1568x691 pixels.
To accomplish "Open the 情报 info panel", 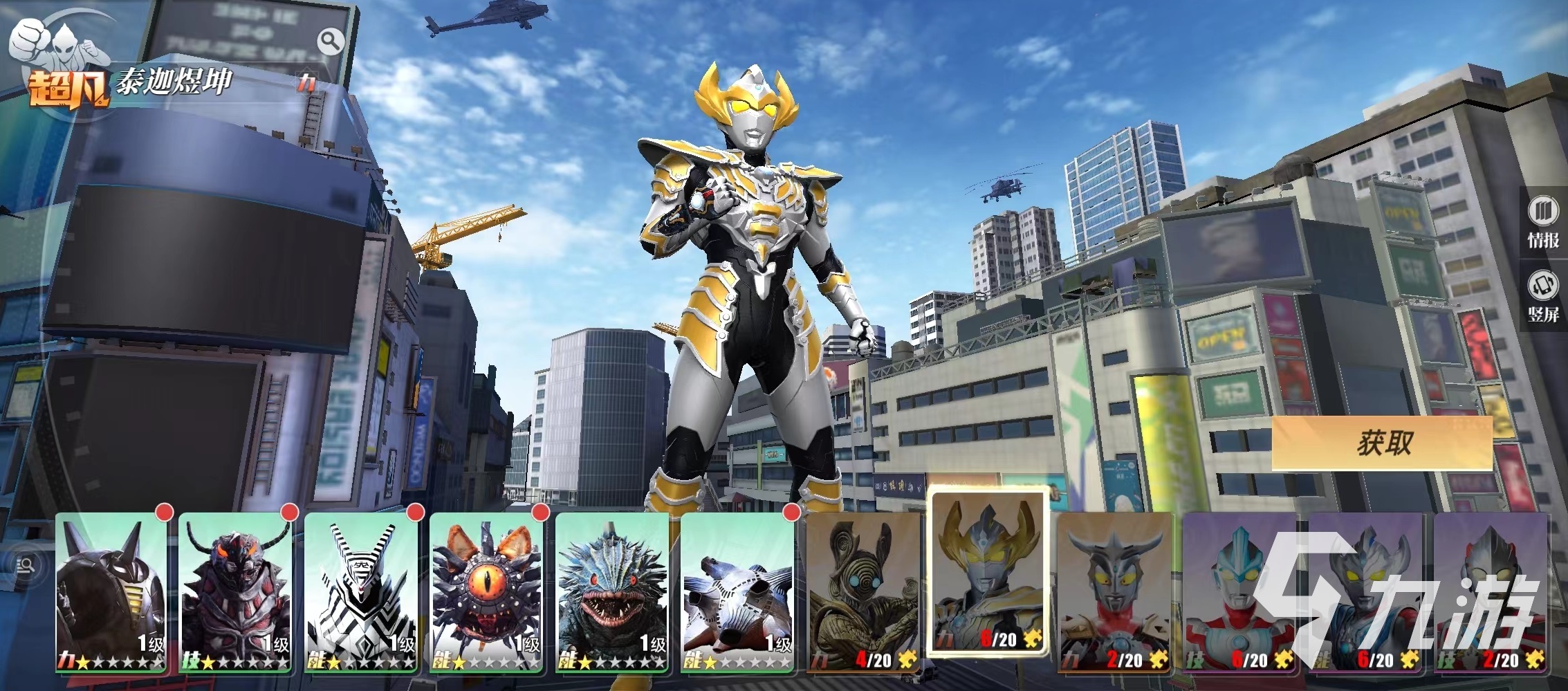I will pos(1543,223).
